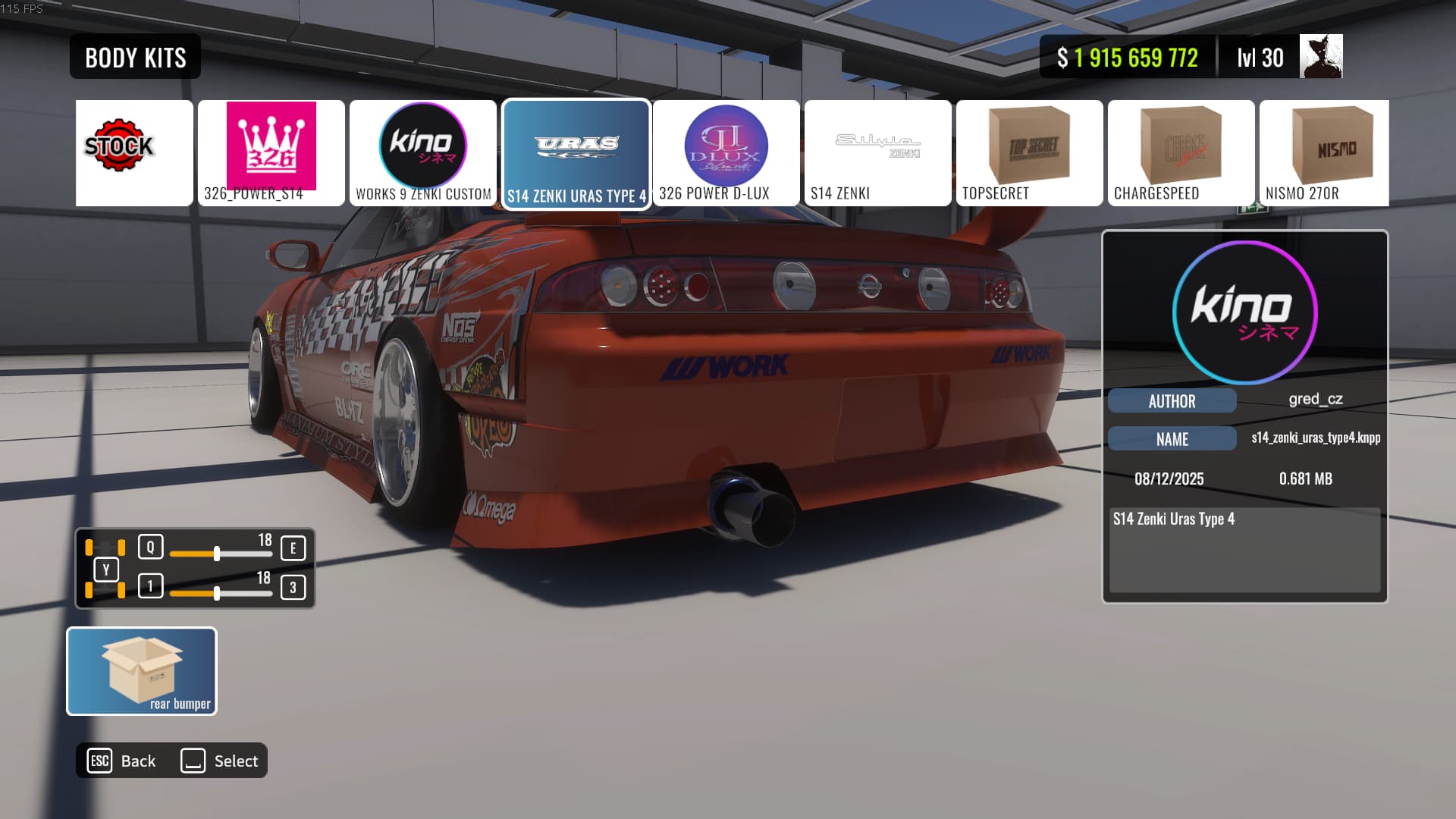Pick the TopSecret body kit box
The height and width of the screenshot is (819, 1456).
point(1029,152)
